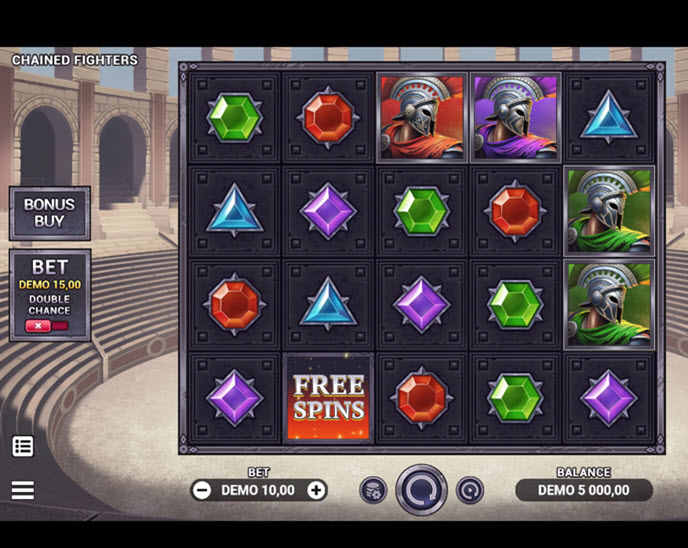Activate the autoplay circular arrow button

(469, 490)
